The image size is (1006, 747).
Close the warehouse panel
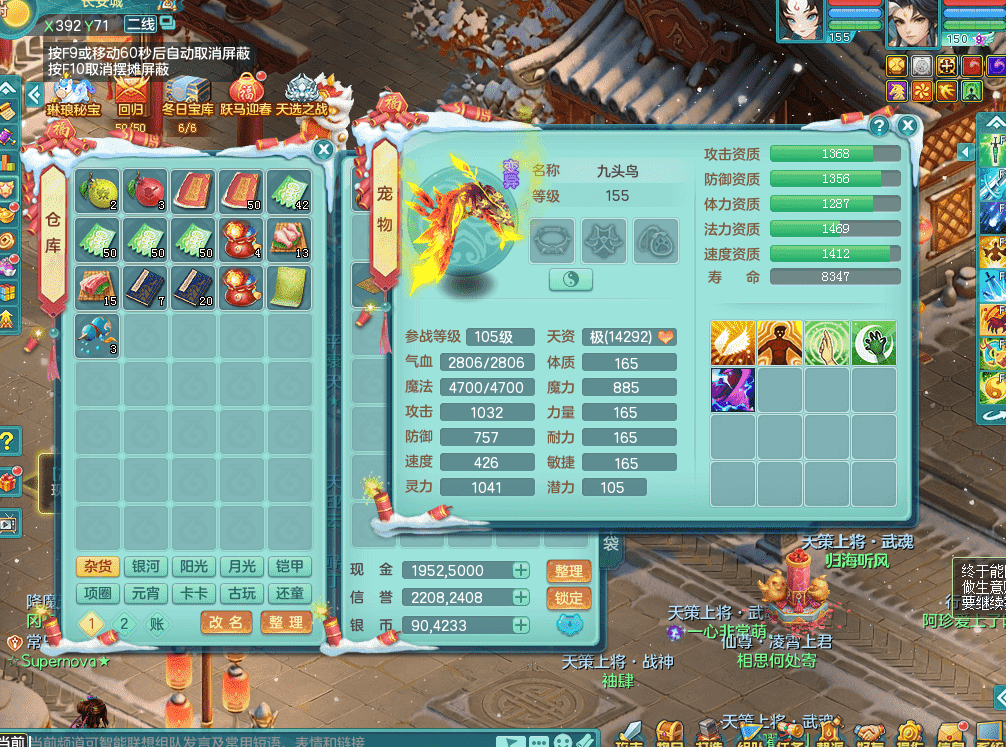[x=324, y=150]
